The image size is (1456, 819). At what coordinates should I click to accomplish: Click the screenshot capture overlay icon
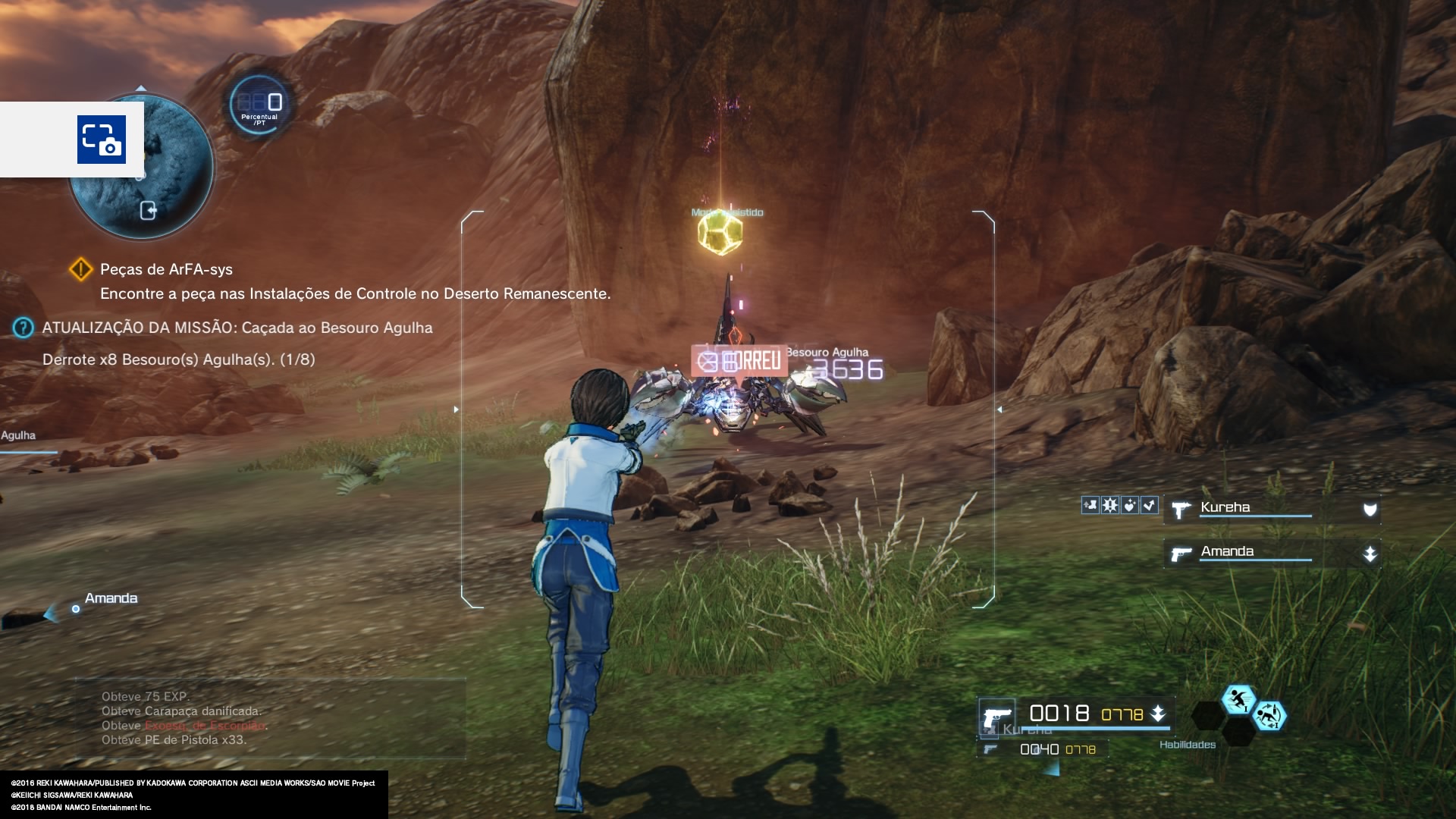tap(101, 140)
